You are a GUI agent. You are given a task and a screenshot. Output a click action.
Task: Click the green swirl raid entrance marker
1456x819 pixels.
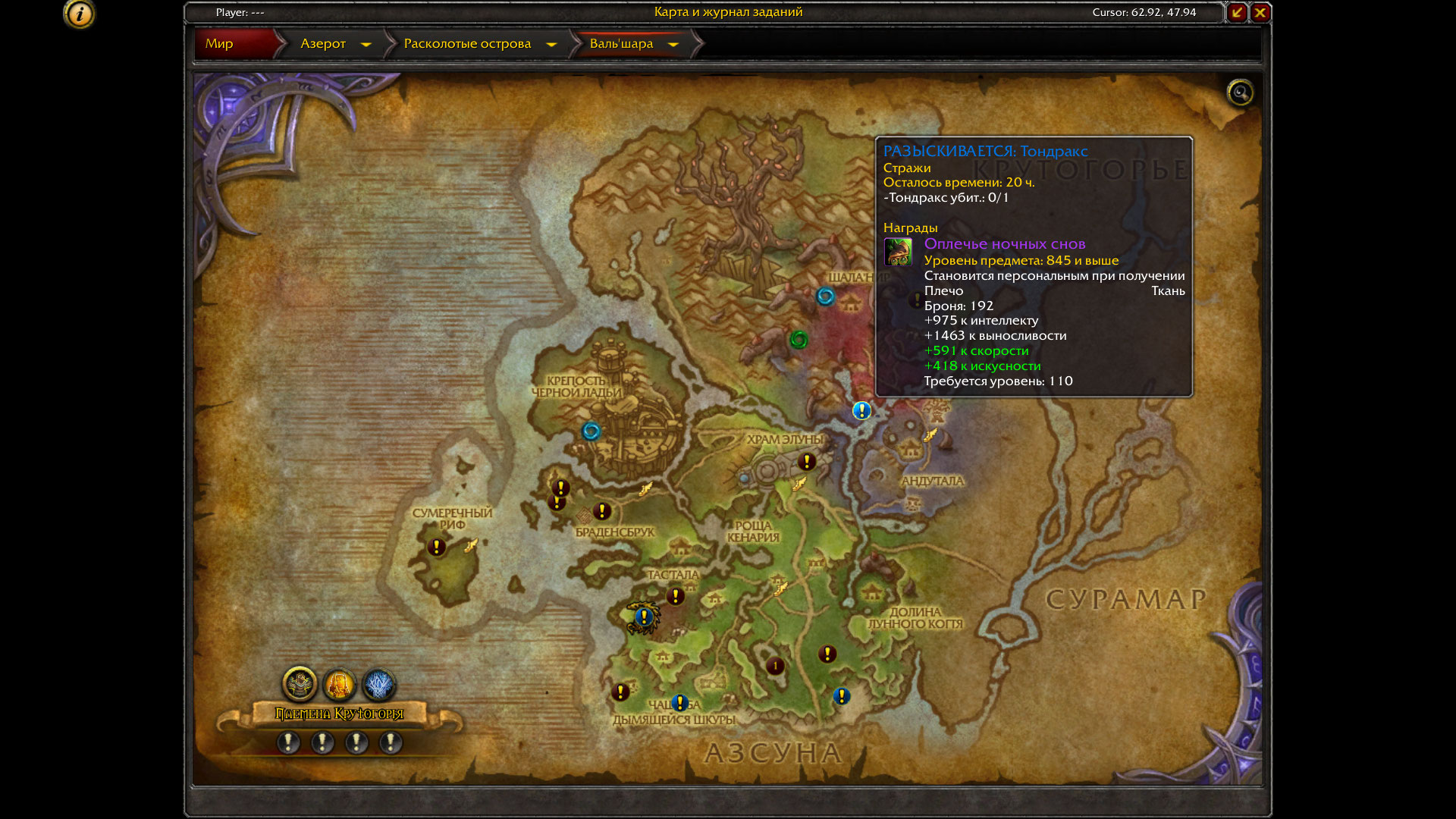pyautogui.click(x=799, y=340)
